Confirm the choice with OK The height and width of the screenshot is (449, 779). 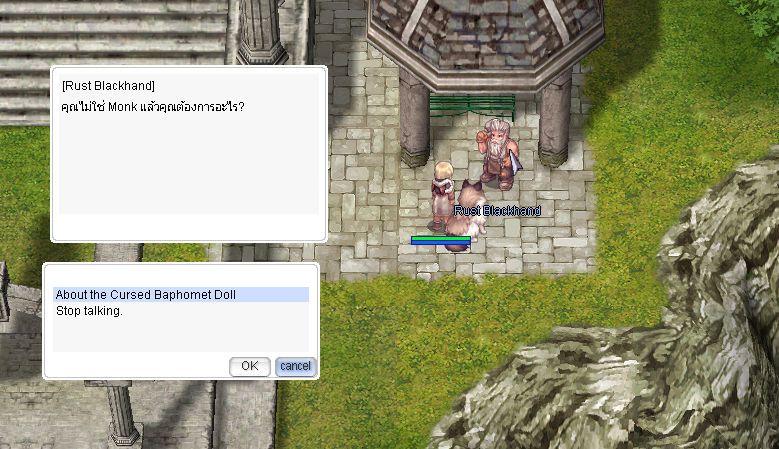(x=249, y=366)
